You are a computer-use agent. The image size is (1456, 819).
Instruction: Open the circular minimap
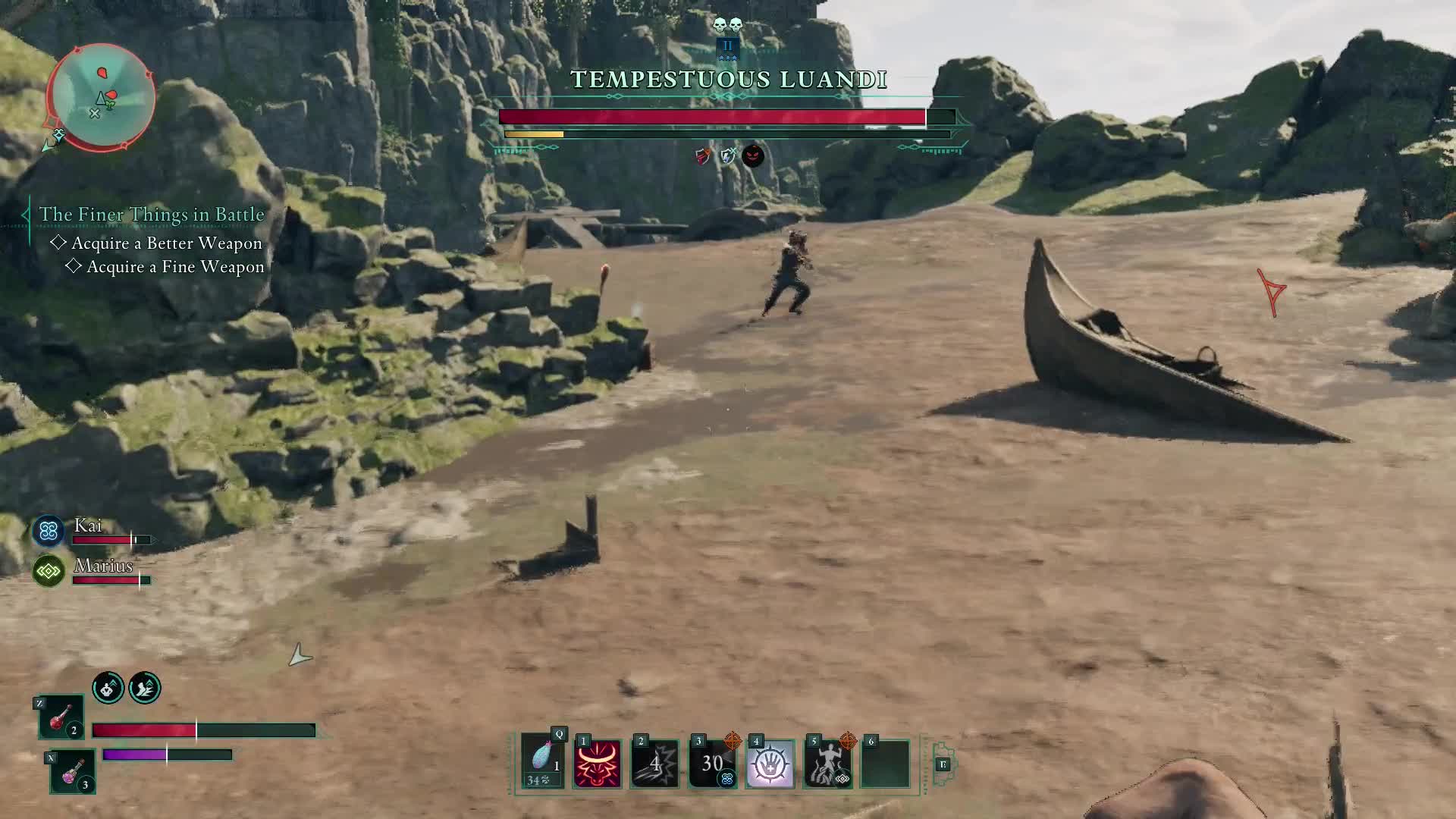pyautogui.click(x=102, y=96)
